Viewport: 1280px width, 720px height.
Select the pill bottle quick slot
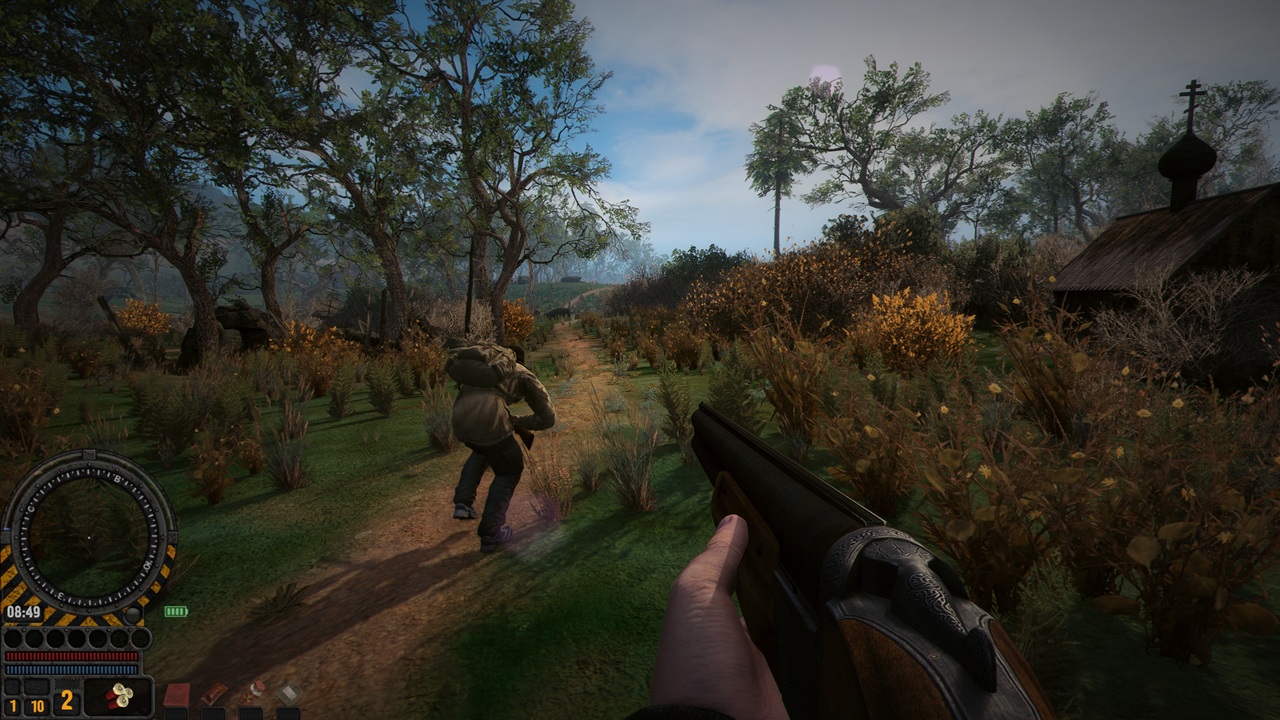255,692
